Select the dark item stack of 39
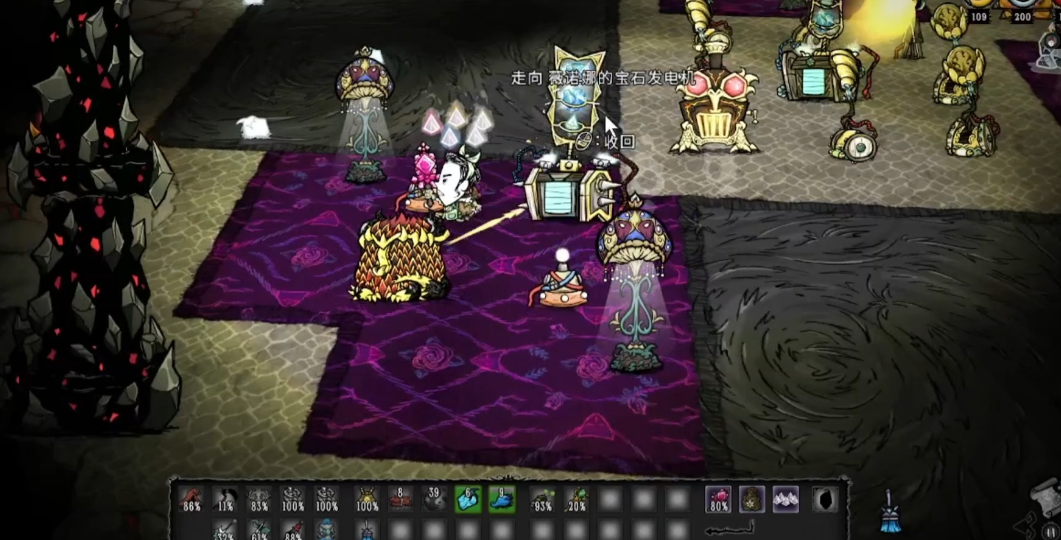 434,498
